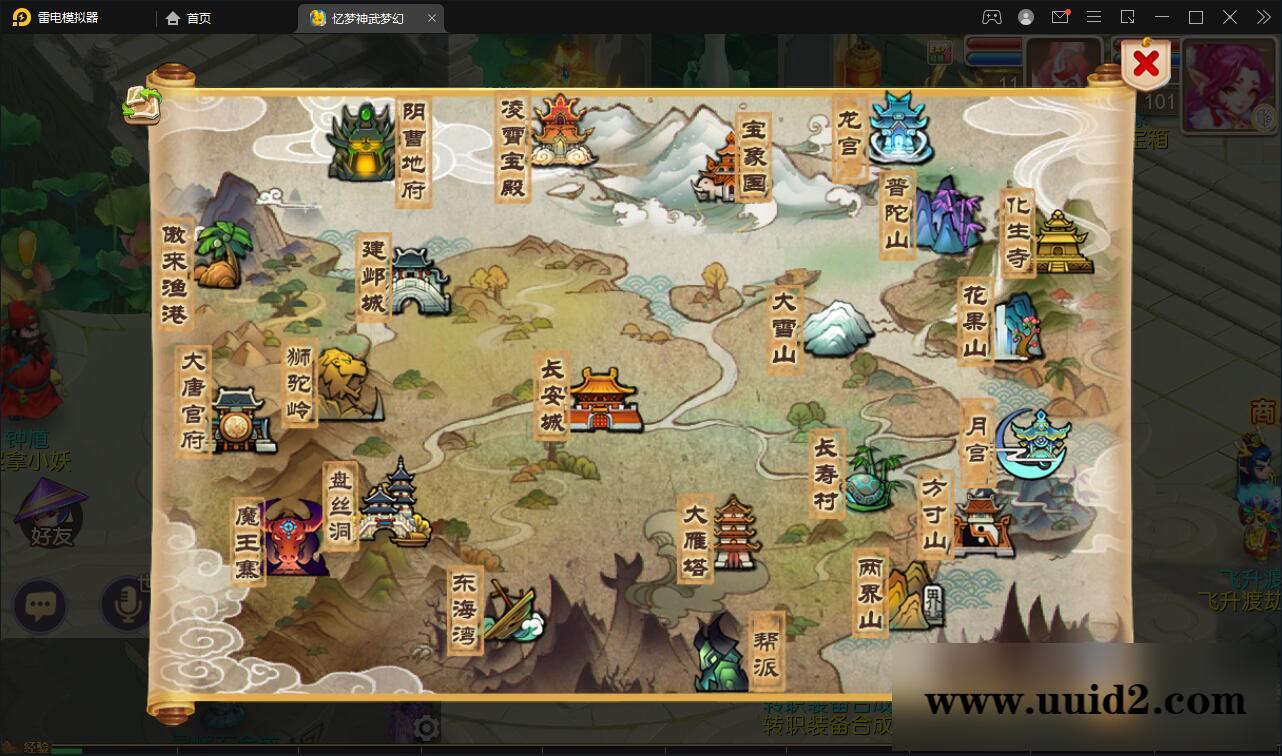The image size is (1282, 756).
Task: Click the mail icon in the title bar
Action: 1060,17
